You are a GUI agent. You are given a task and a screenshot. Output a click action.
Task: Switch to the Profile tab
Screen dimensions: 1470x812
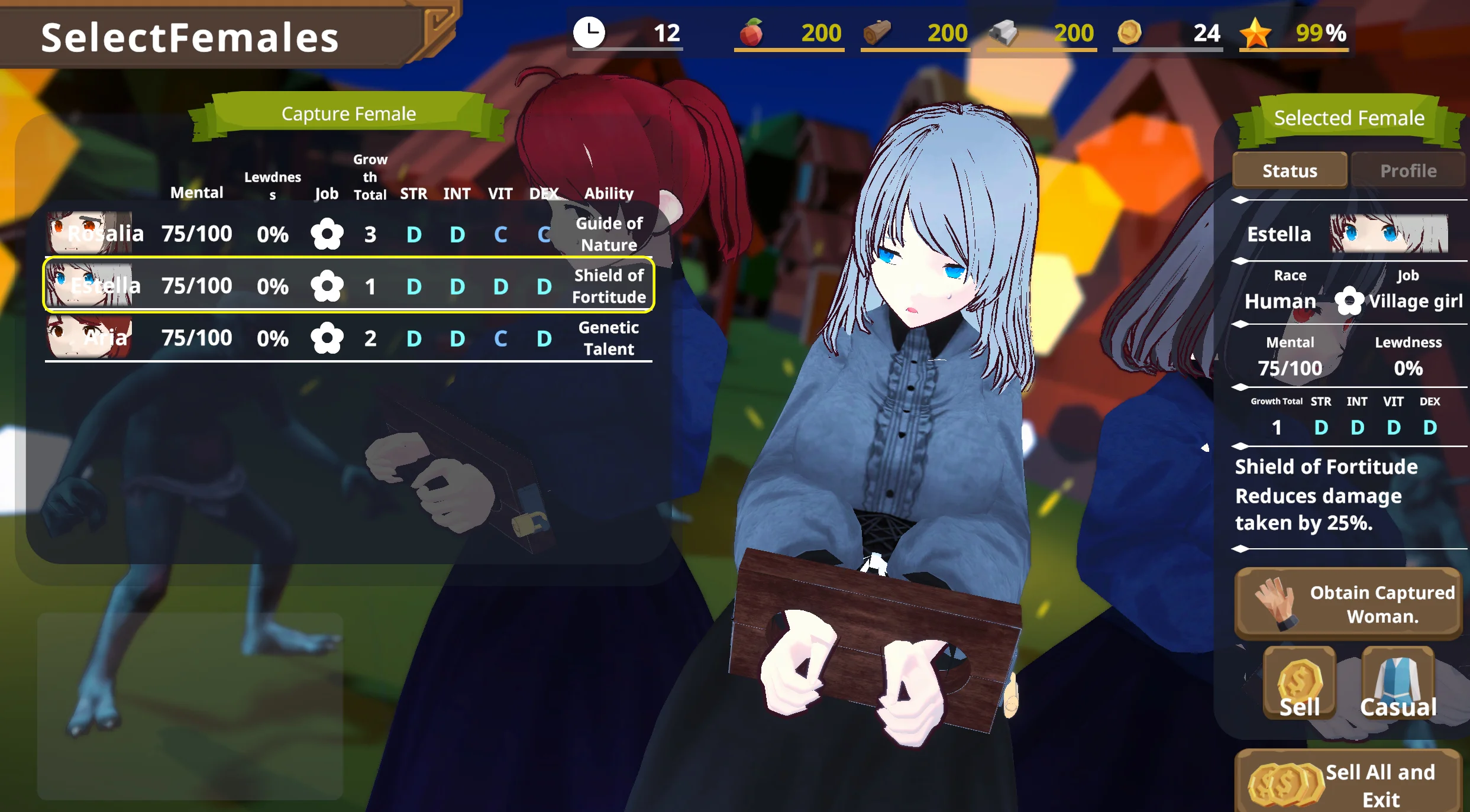1408,171
